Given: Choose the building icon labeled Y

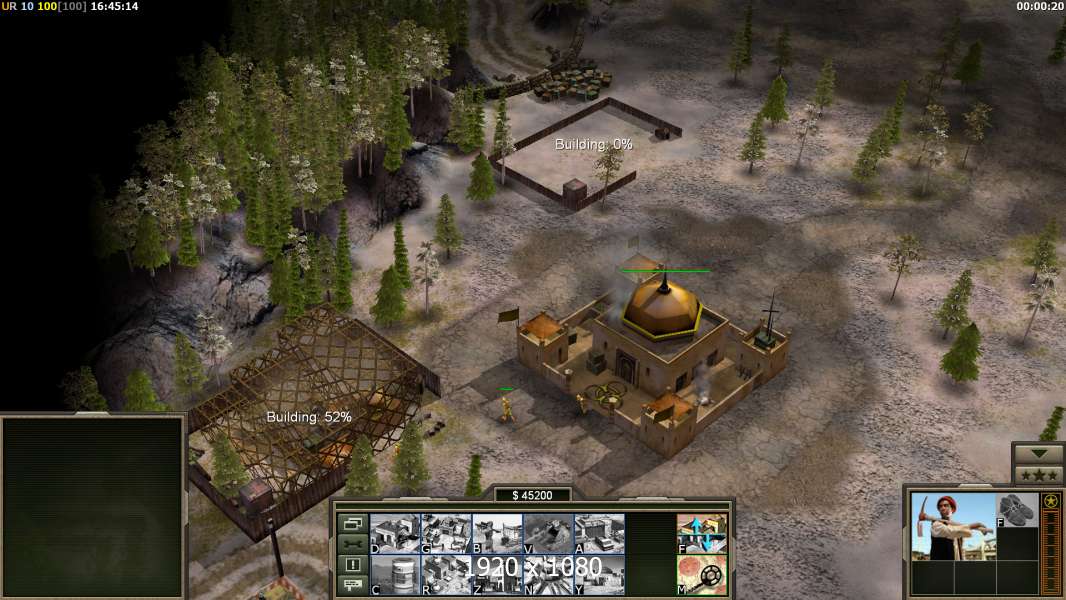Looking at the screenshot, I should point(599,574).
